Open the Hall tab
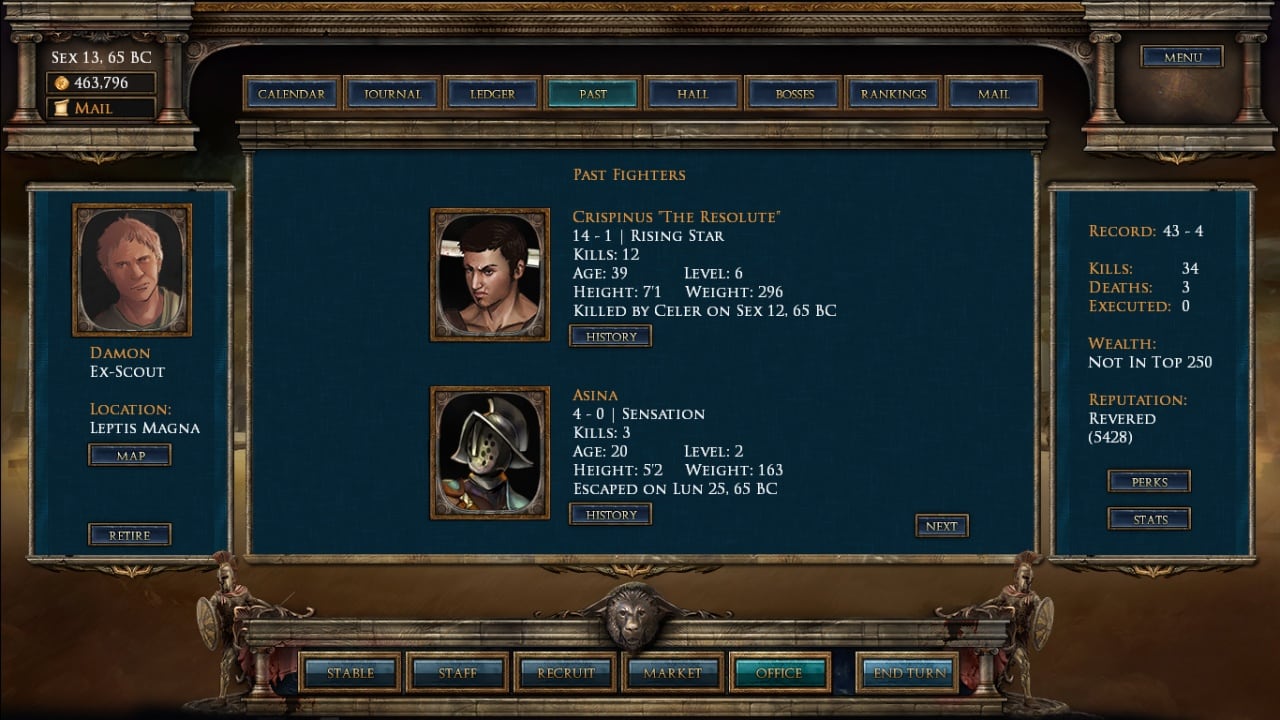1280x720 pixels. click(x=692, y=94)
